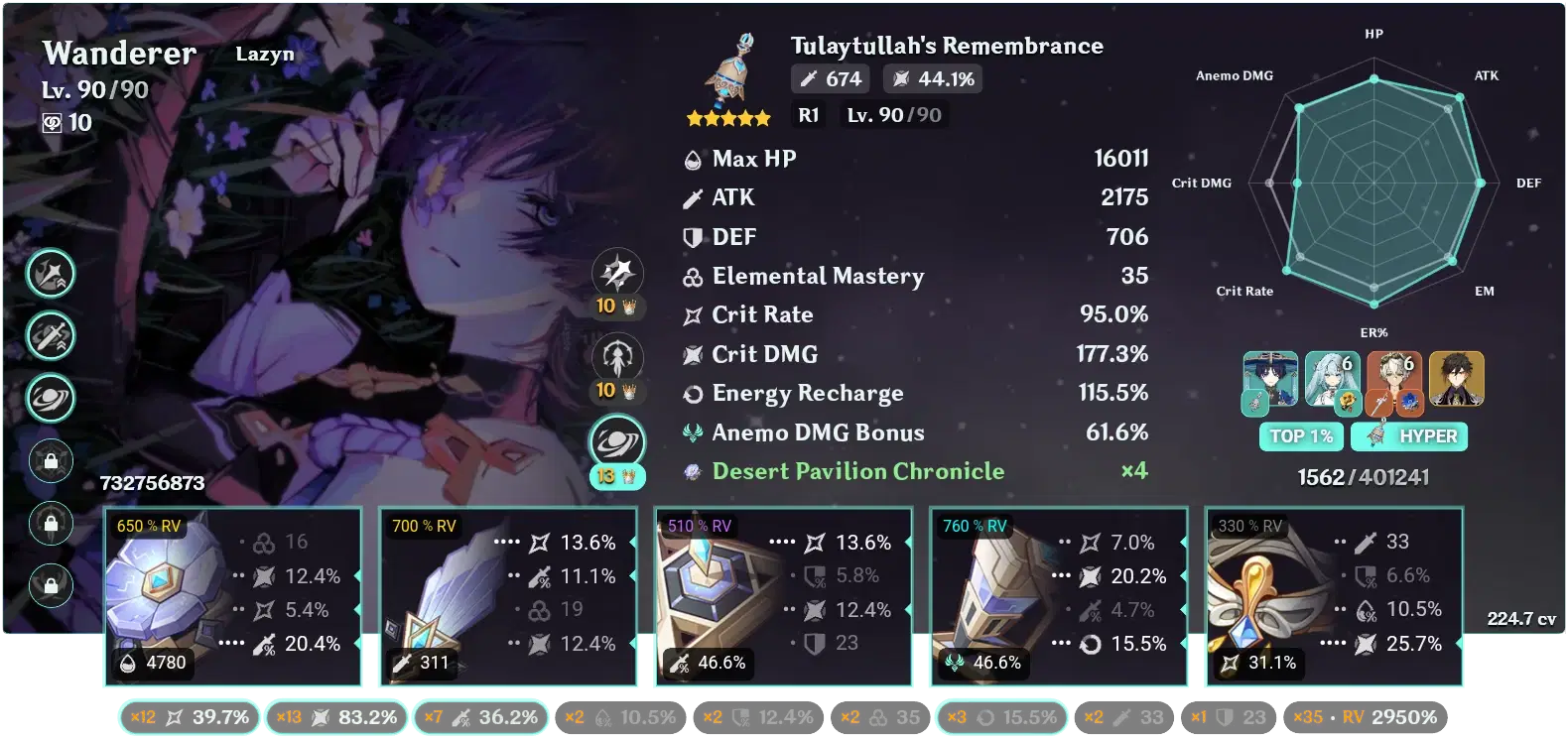Select the planet burst icon in left sidebar

tap(51, 399)
